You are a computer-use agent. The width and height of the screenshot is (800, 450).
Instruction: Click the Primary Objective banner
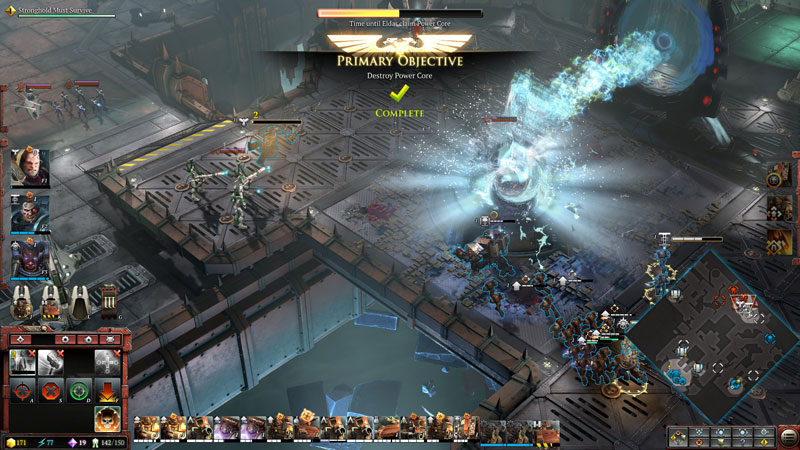(x=399, y=61)
